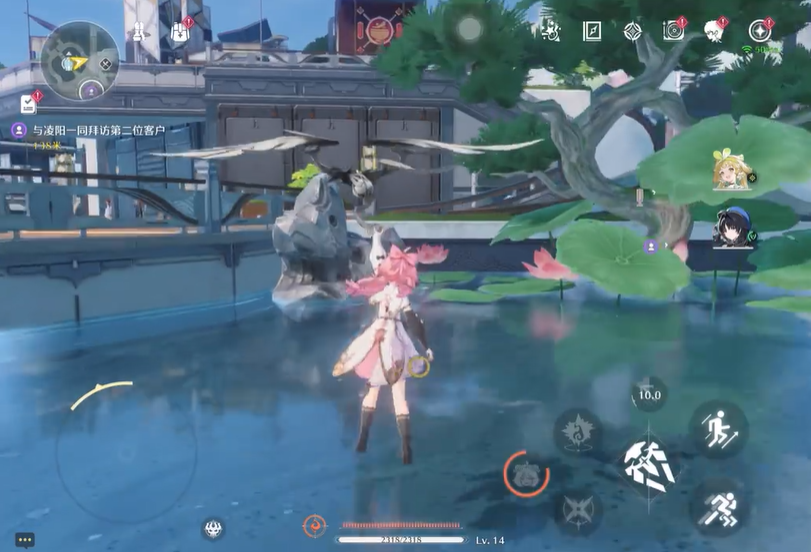Open the camera-shaped icon with red alert
Image resolution: width=811 pixels, height=552 pixels.
[673, 31]
